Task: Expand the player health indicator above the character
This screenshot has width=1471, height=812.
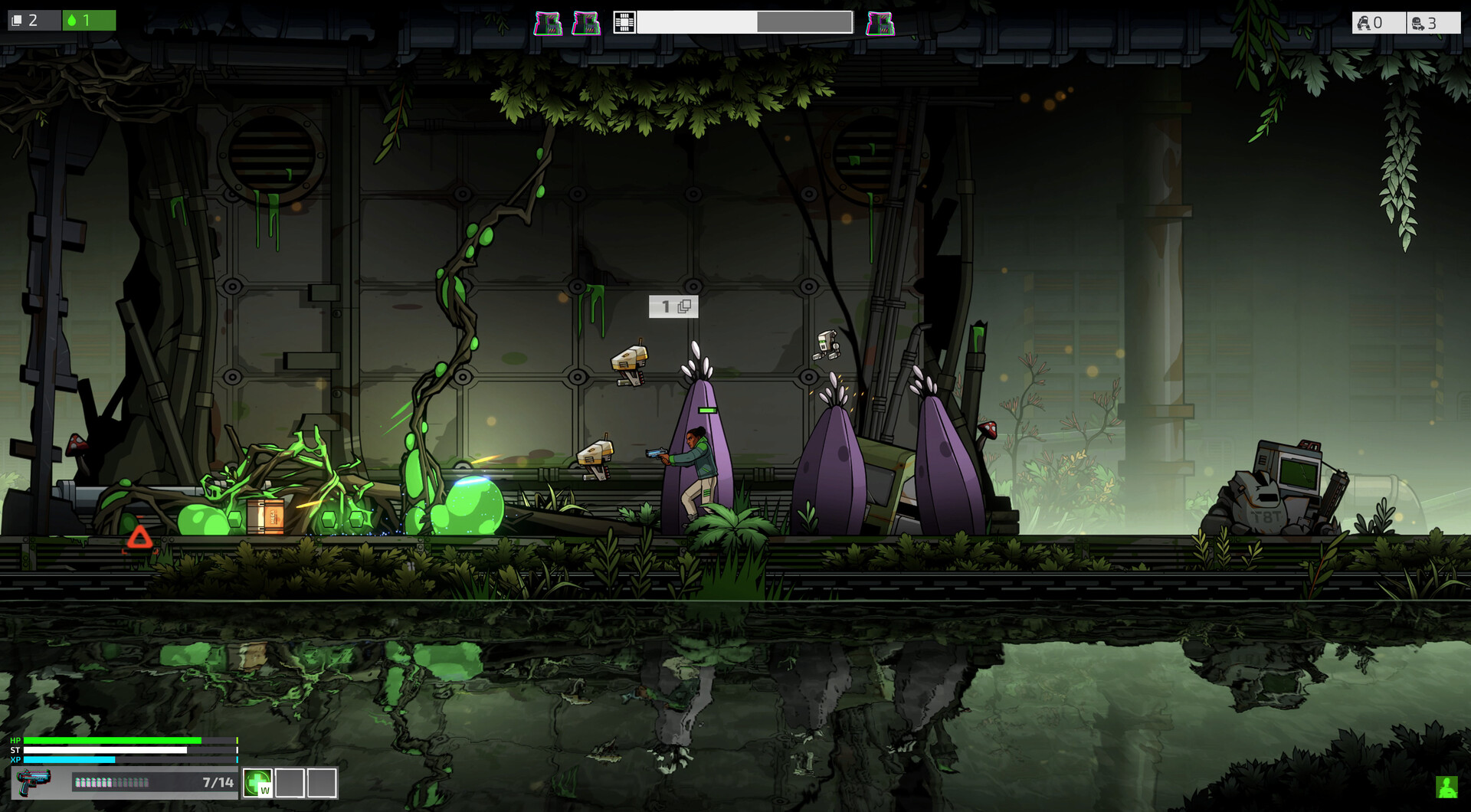Action: (706, 410)
